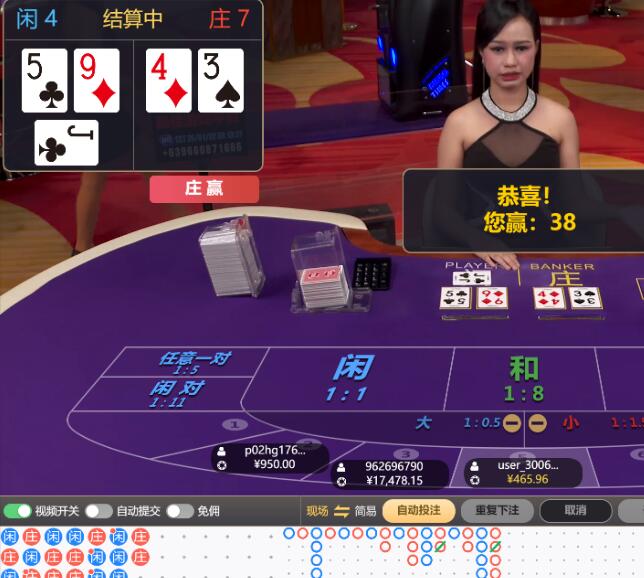
Task: Bet on 任意一对 (any pair) 1:5
Action: 191,362
